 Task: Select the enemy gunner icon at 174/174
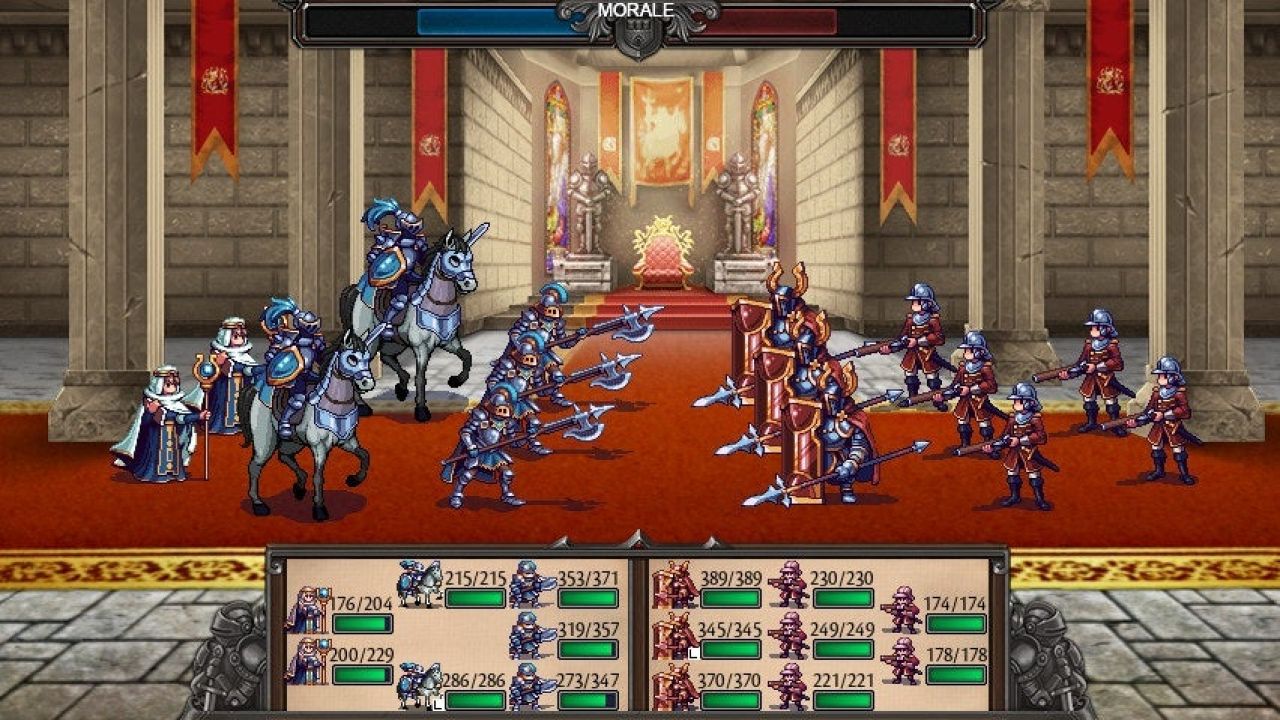(900, 607)
